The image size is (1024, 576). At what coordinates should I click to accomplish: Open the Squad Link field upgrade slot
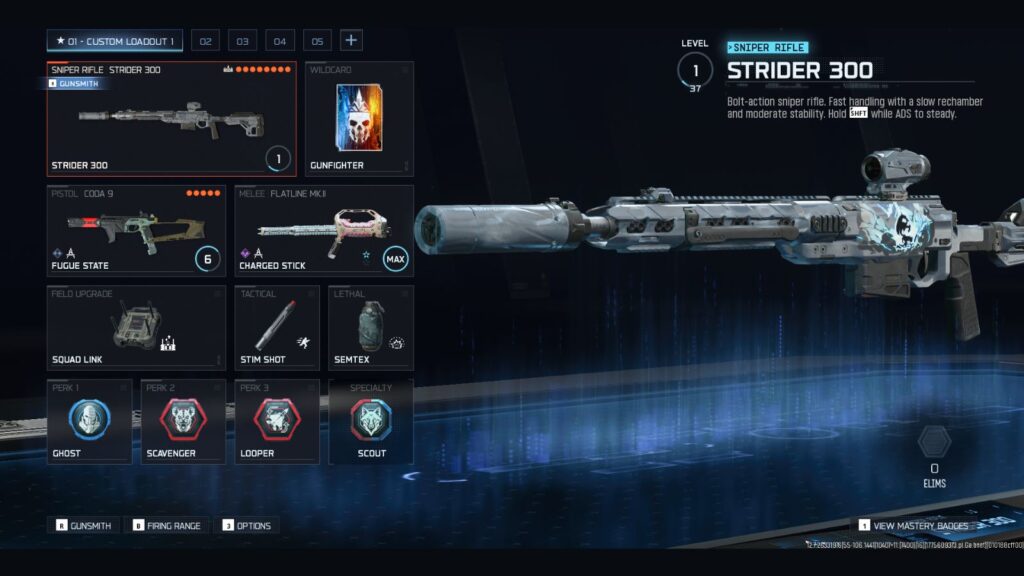click(136, 327)
